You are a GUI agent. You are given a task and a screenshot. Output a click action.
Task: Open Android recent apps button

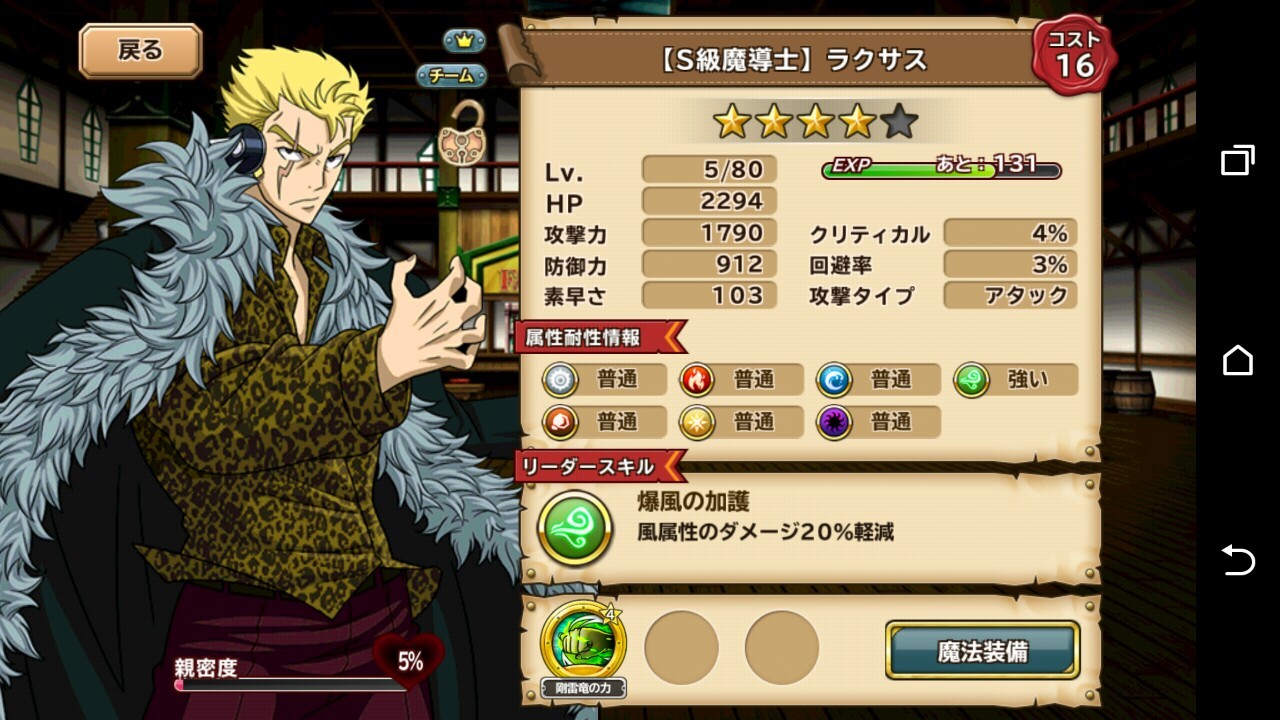pyautogui.click(x=1237, y=160)
